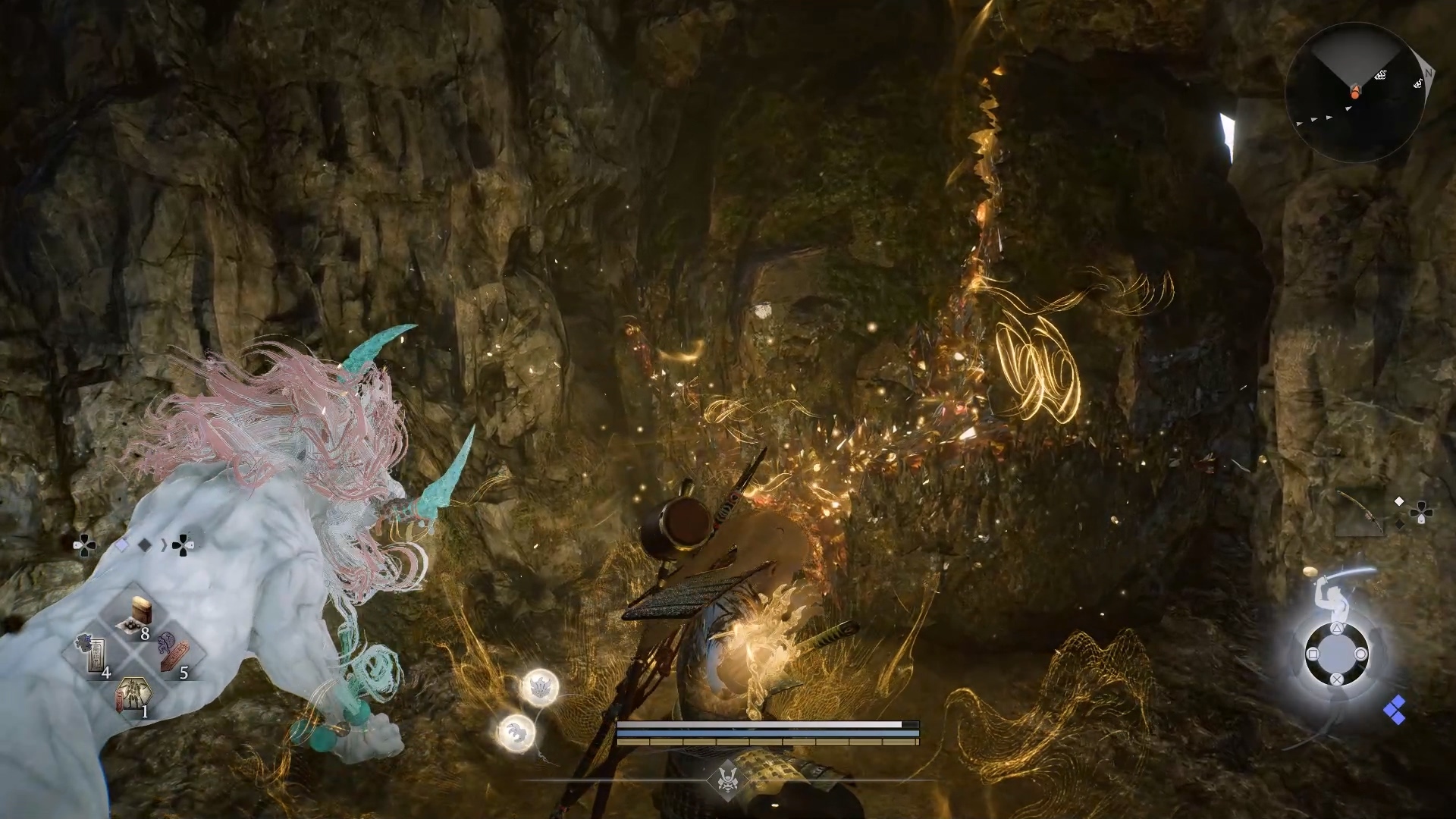Activate the hexagonal samurai charm item slot
The image size is (1456, 819).
point(132,695)
